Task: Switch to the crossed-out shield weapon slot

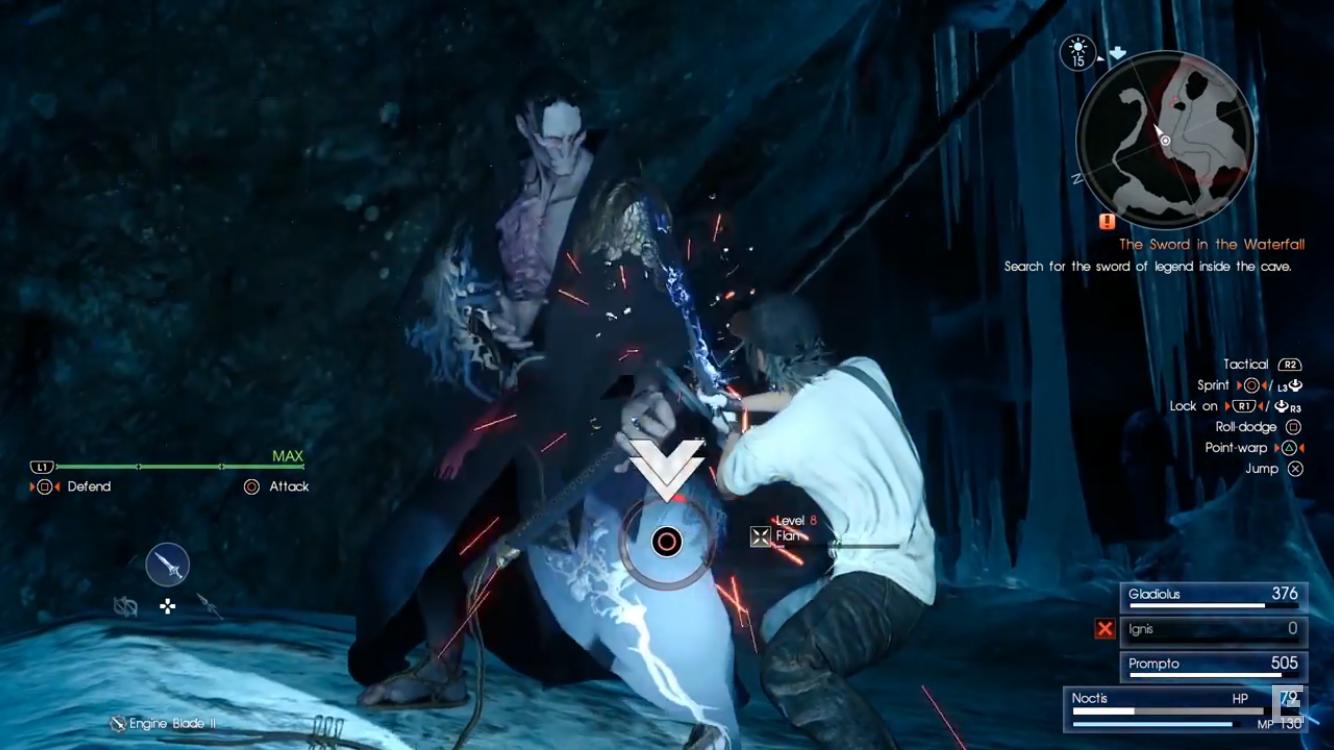Action: (x=125, y=605)
